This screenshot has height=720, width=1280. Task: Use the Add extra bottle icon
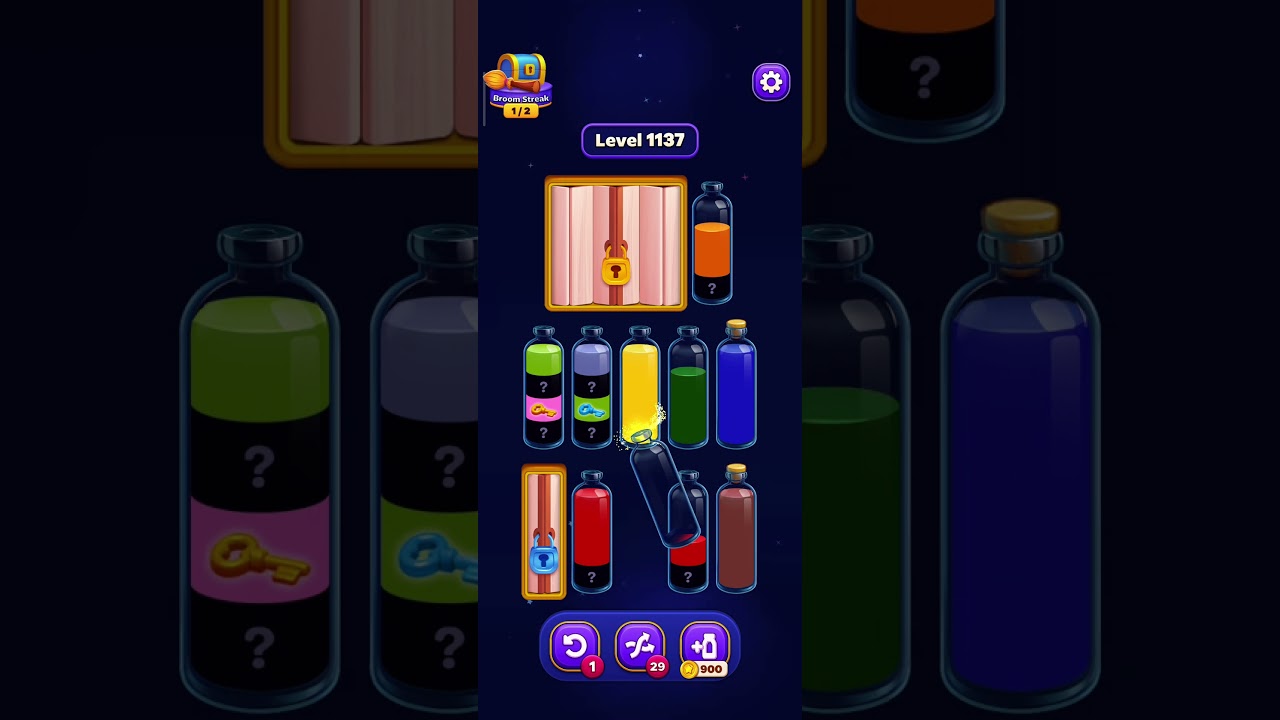tap(704, 646)
